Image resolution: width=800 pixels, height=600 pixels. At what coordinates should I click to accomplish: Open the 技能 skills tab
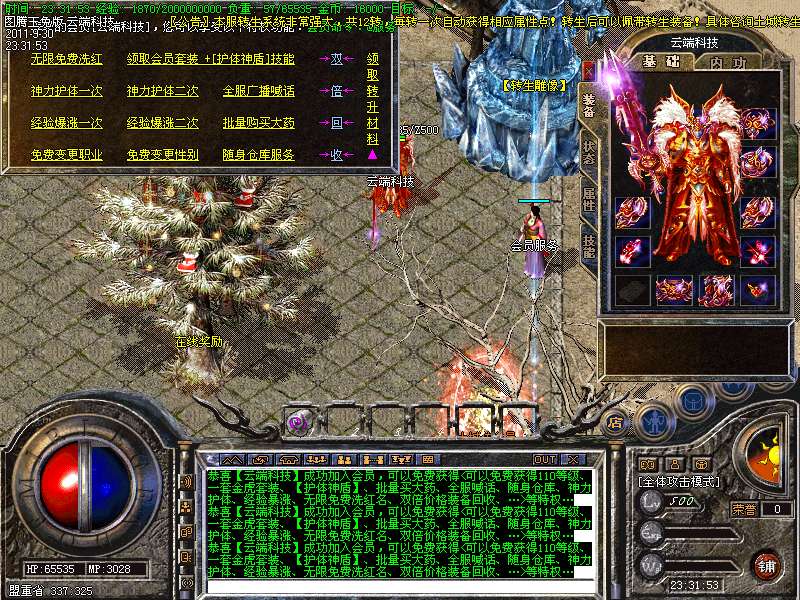pos(588,246)
